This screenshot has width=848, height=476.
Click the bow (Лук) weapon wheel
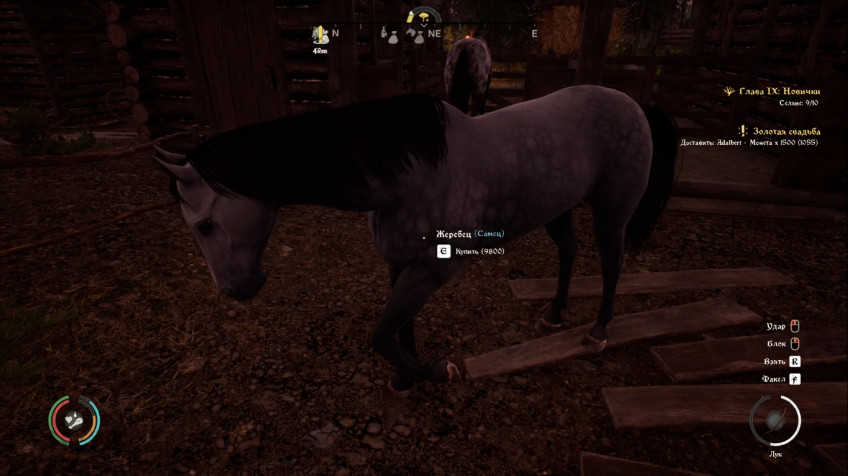click(775, 421)
